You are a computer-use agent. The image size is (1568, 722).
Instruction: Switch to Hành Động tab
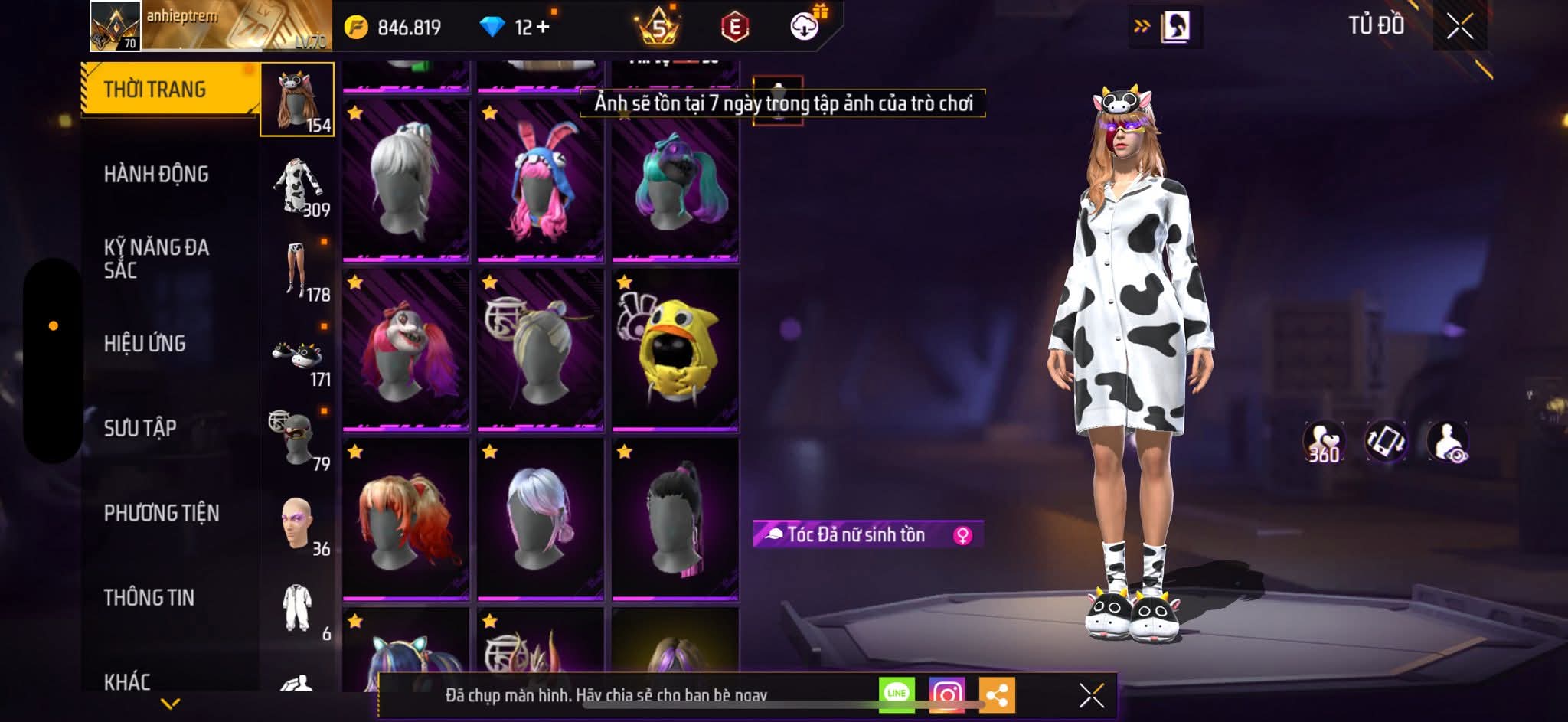pyautogui.click(x=156, y=175)
